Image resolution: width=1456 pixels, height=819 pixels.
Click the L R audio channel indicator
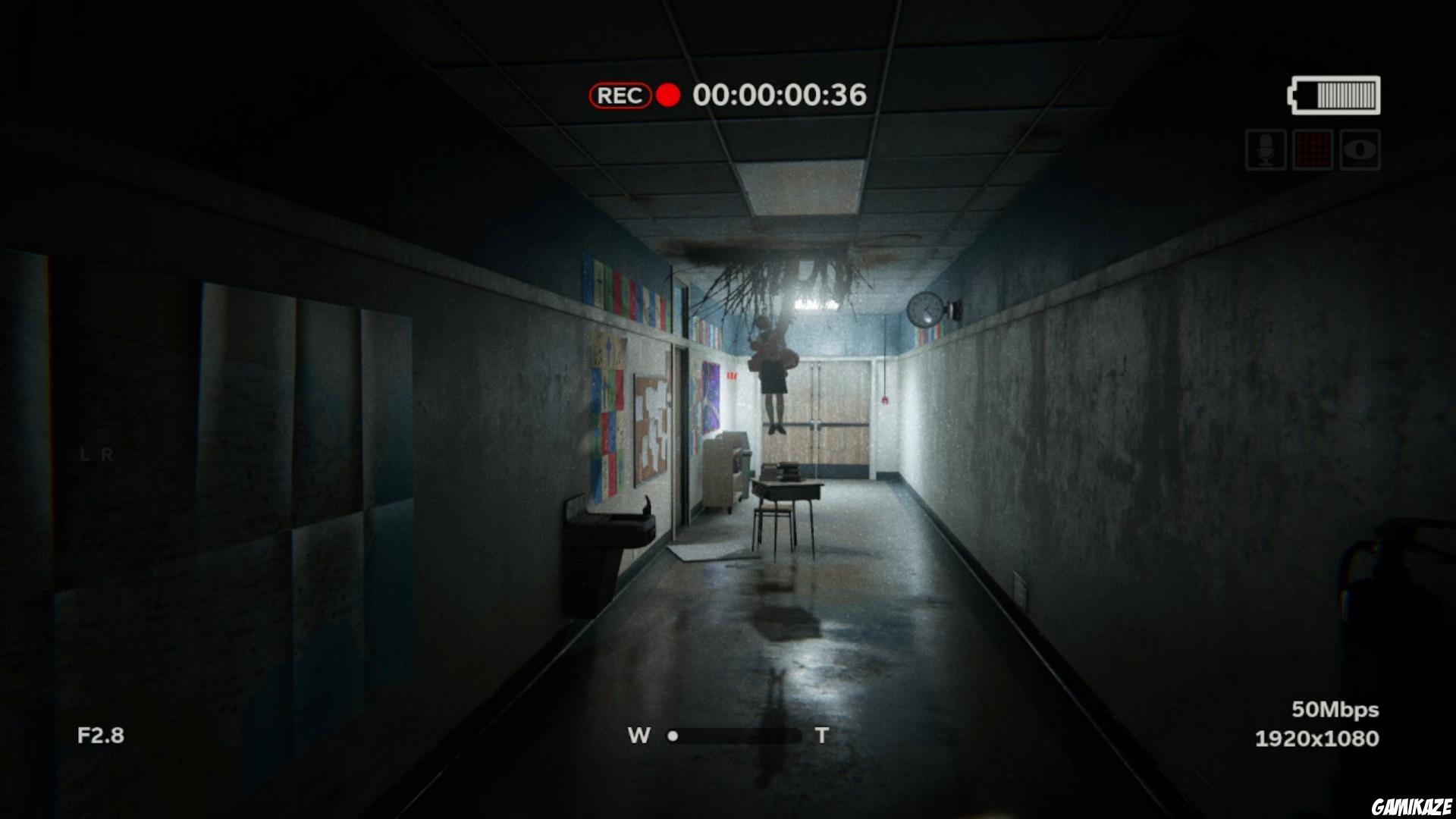point(95,453)
